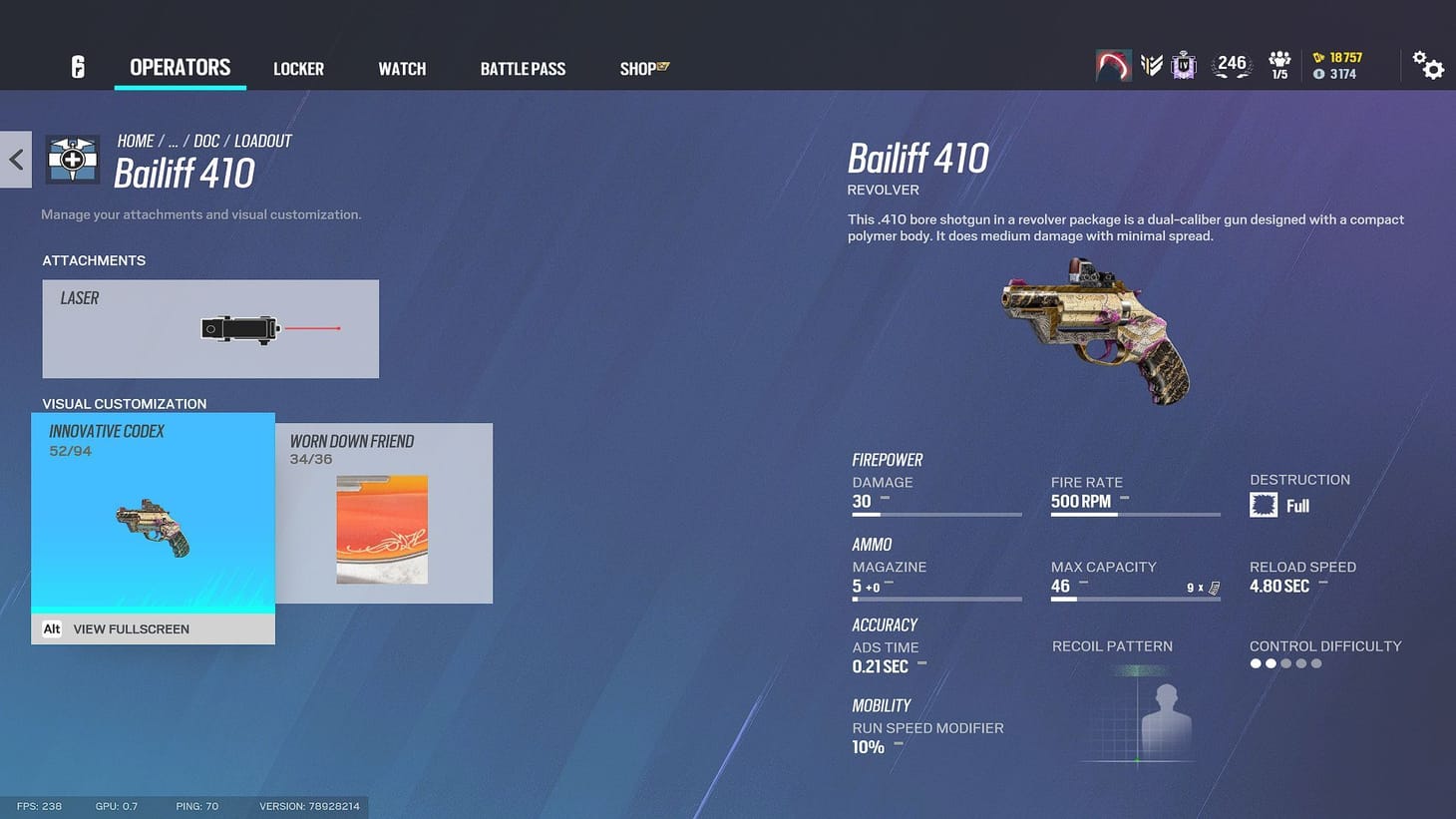The width and height of the screenshot is (1456, 819).
Task: Click DOC in the breadcrumb path
Action: [x=206, y=141]
